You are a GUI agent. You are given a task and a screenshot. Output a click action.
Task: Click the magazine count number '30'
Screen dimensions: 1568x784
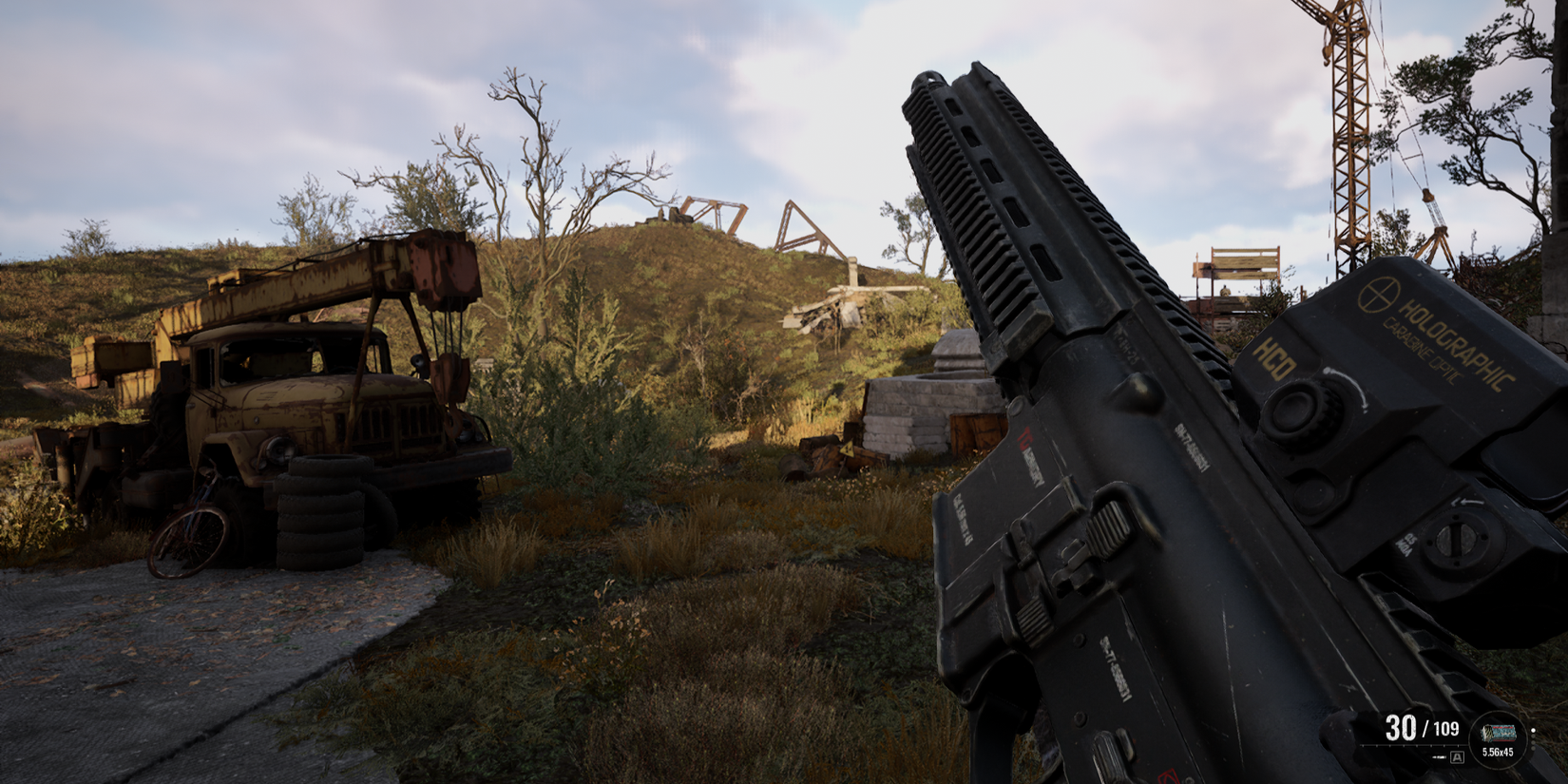coord(1401,730)
